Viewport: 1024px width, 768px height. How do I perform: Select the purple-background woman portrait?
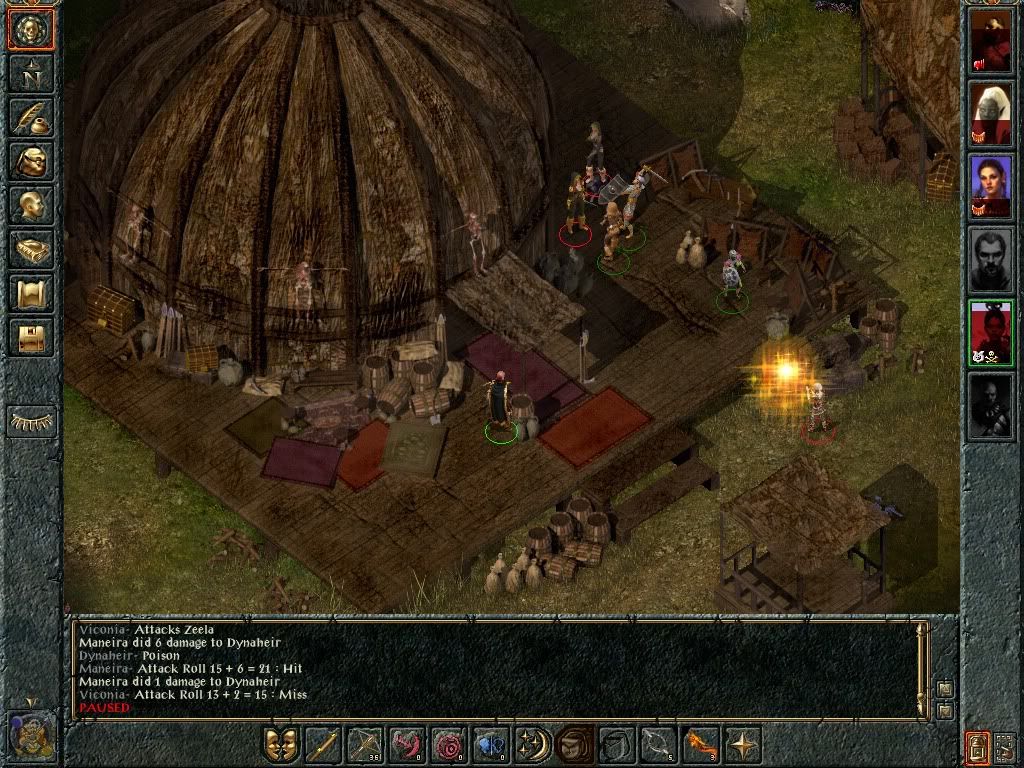pos(990,187)
